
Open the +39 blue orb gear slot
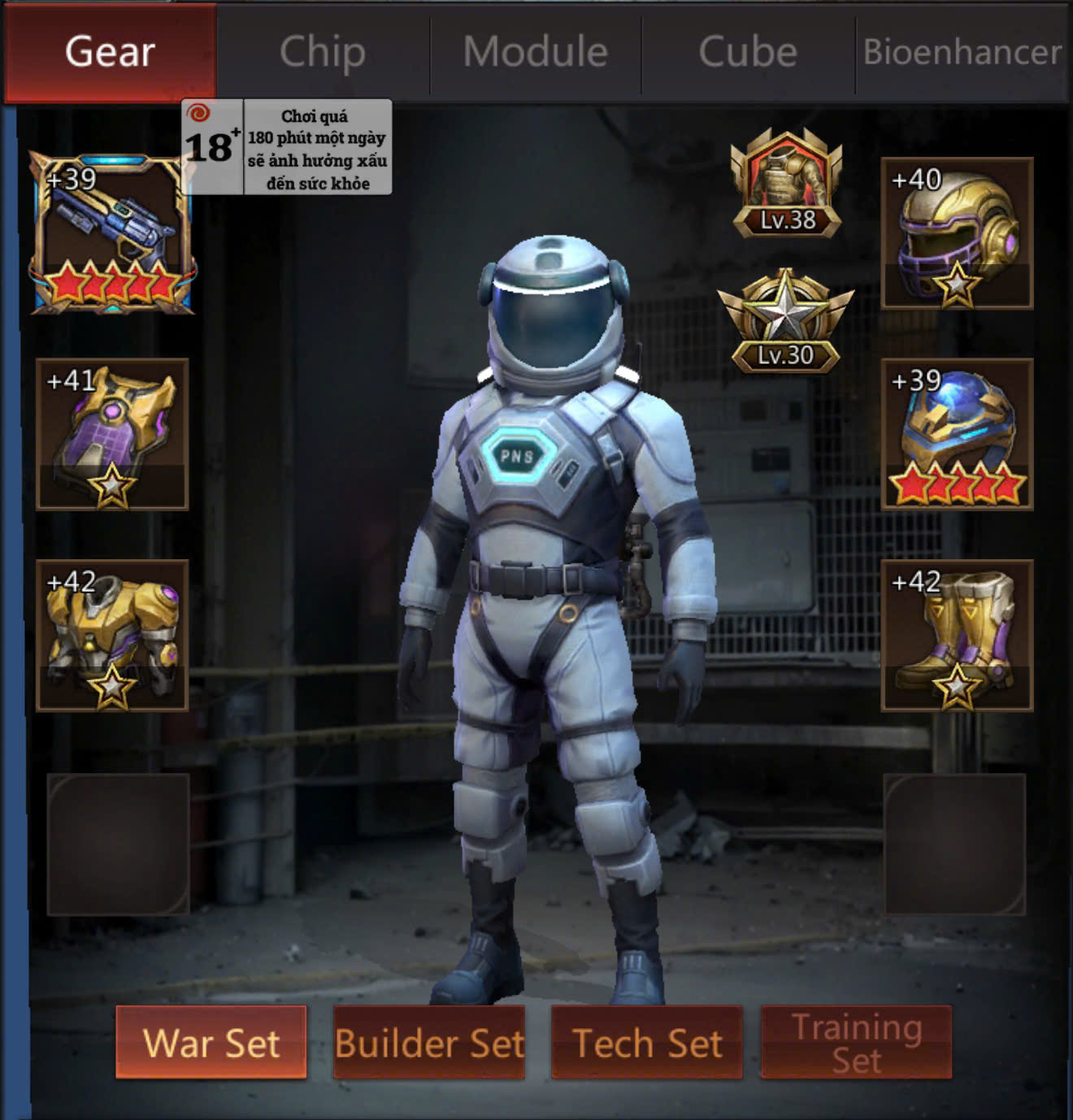click(x=957, y=434)
